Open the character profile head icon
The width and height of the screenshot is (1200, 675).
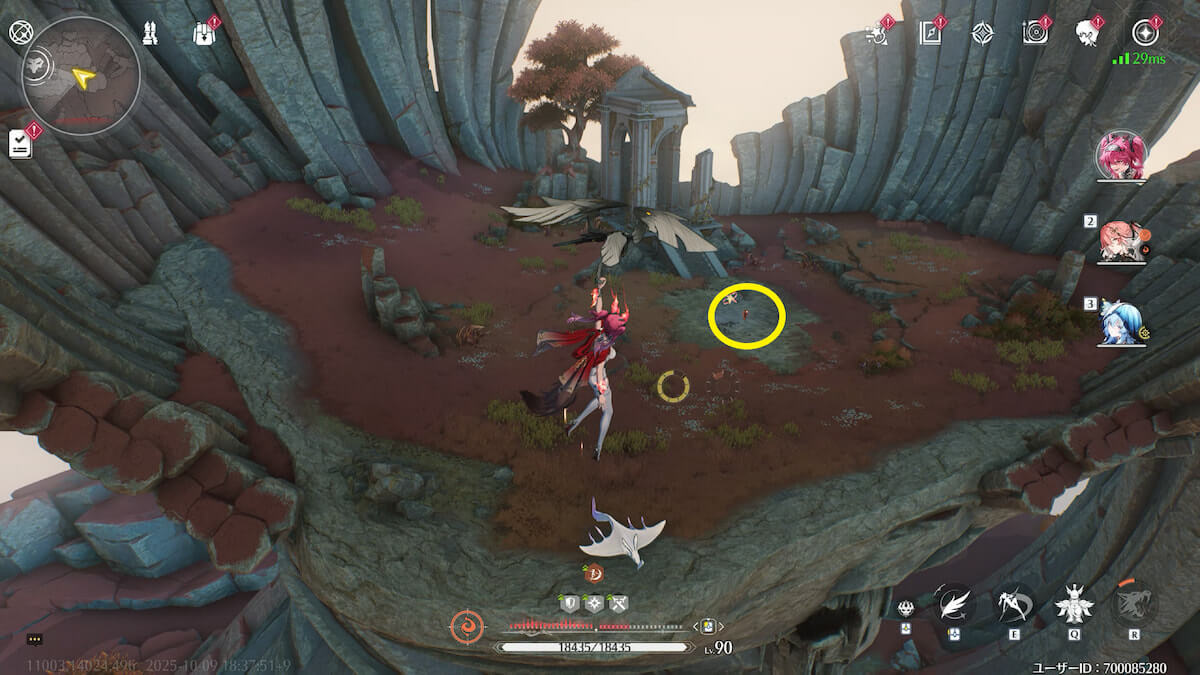[1087, 33]
